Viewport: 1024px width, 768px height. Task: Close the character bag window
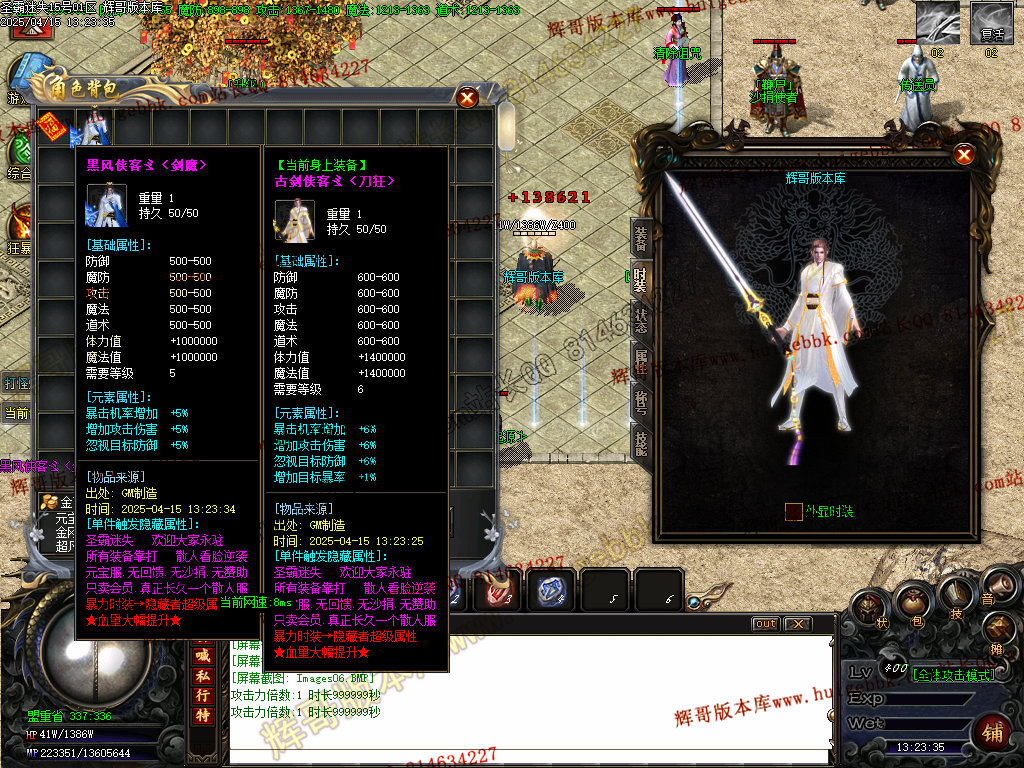tap(467, 97)
